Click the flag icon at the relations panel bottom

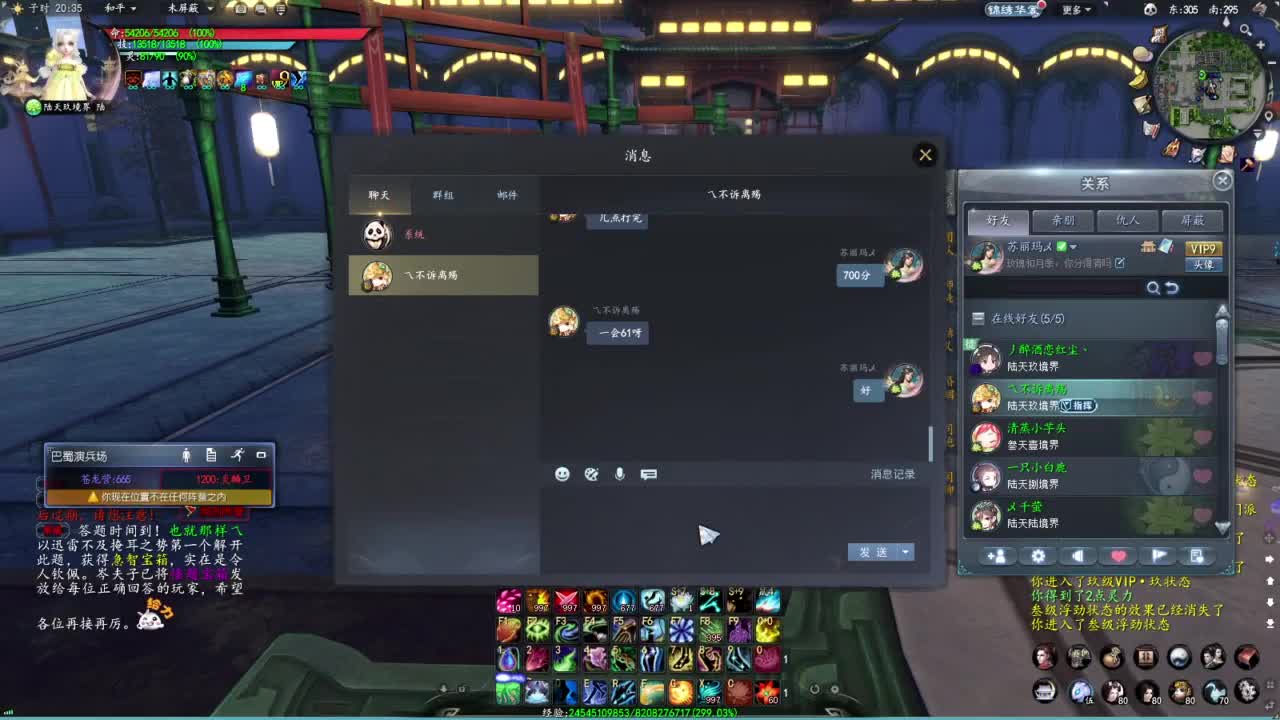(1158, 555)
